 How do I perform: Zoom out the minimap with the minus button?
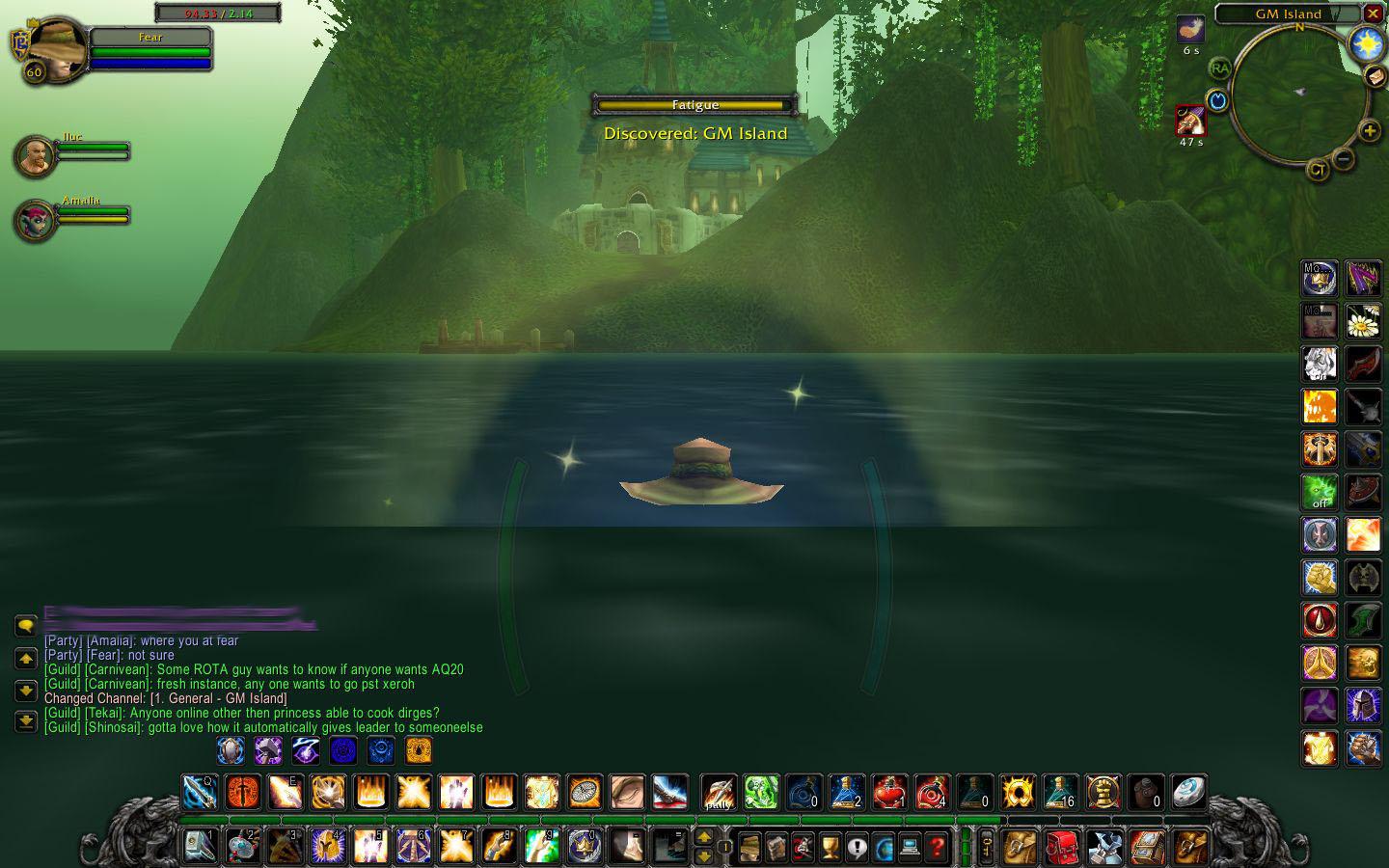[x=1344, y=157]
